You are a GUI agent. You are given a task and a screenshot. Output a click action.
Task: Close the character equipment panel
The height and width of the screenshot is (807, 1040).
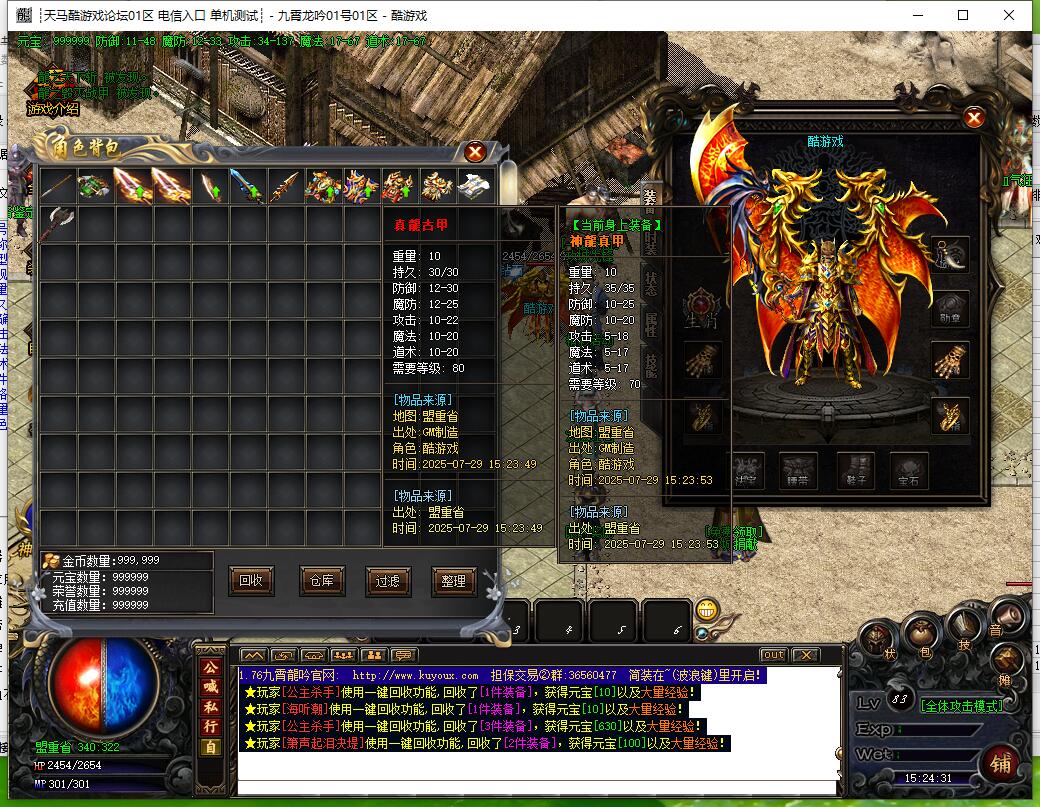pyautogui.click(x=974, y=118)
